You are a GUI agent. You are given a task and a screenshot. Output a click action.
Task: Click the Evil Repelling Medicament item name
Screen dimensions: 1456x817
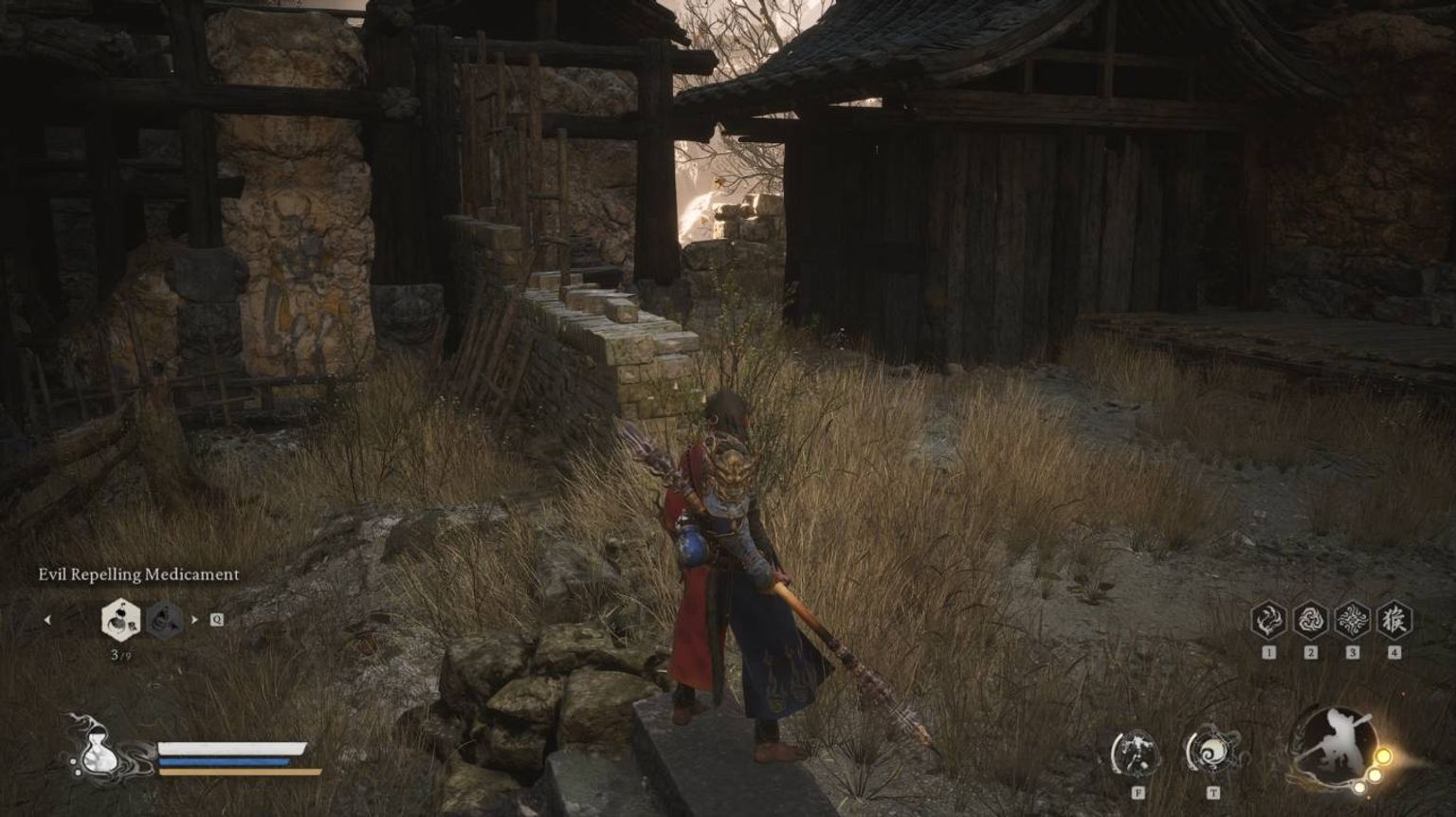138,573
